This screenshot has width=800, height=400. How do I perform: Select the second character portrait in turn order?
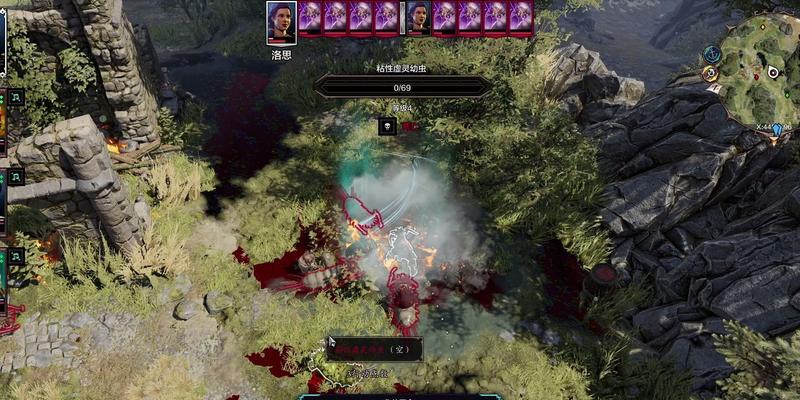point(418,17)
